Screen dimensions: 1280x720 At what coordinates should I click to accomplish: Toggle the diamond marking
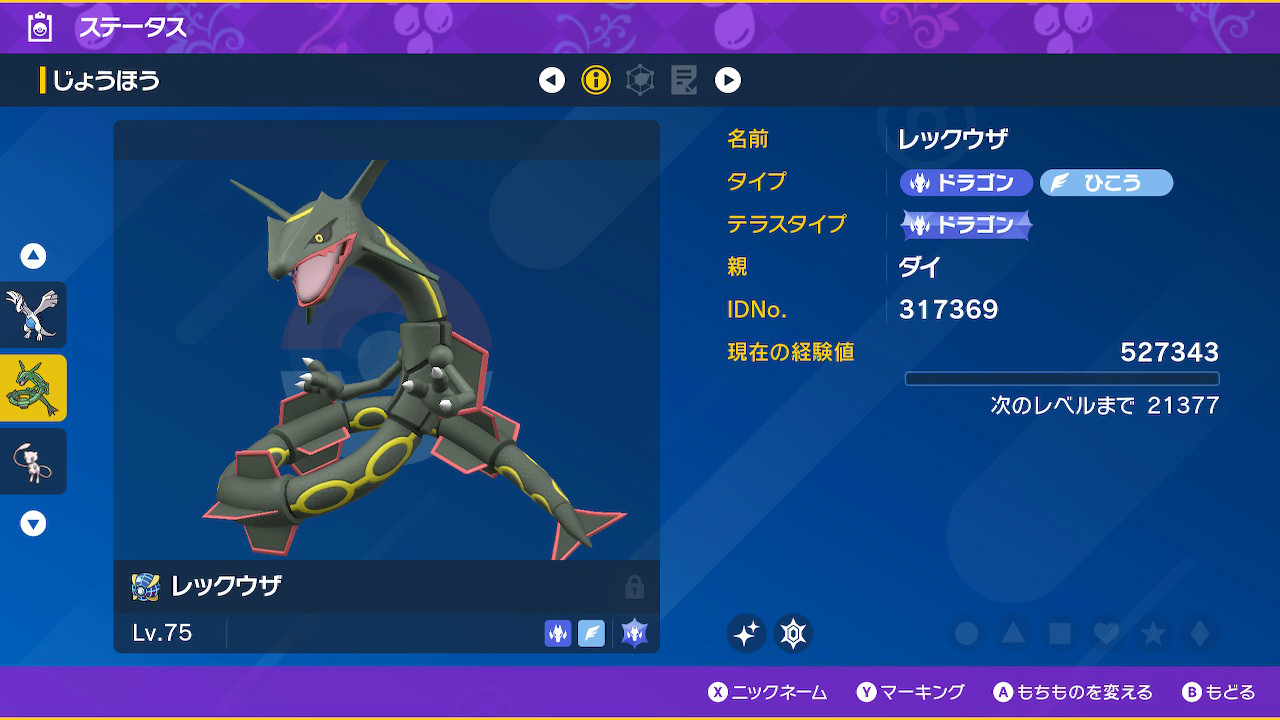pos(1198,633)
